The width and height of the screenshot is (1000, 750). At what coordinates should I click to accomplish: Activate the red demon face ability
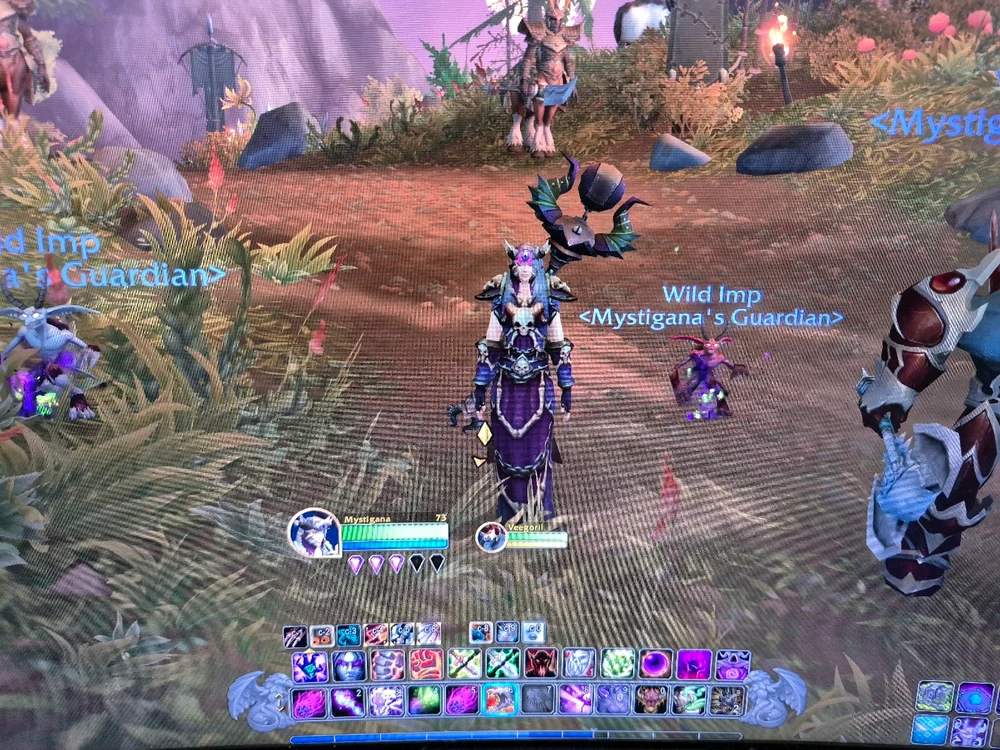(x=541, y=663)
